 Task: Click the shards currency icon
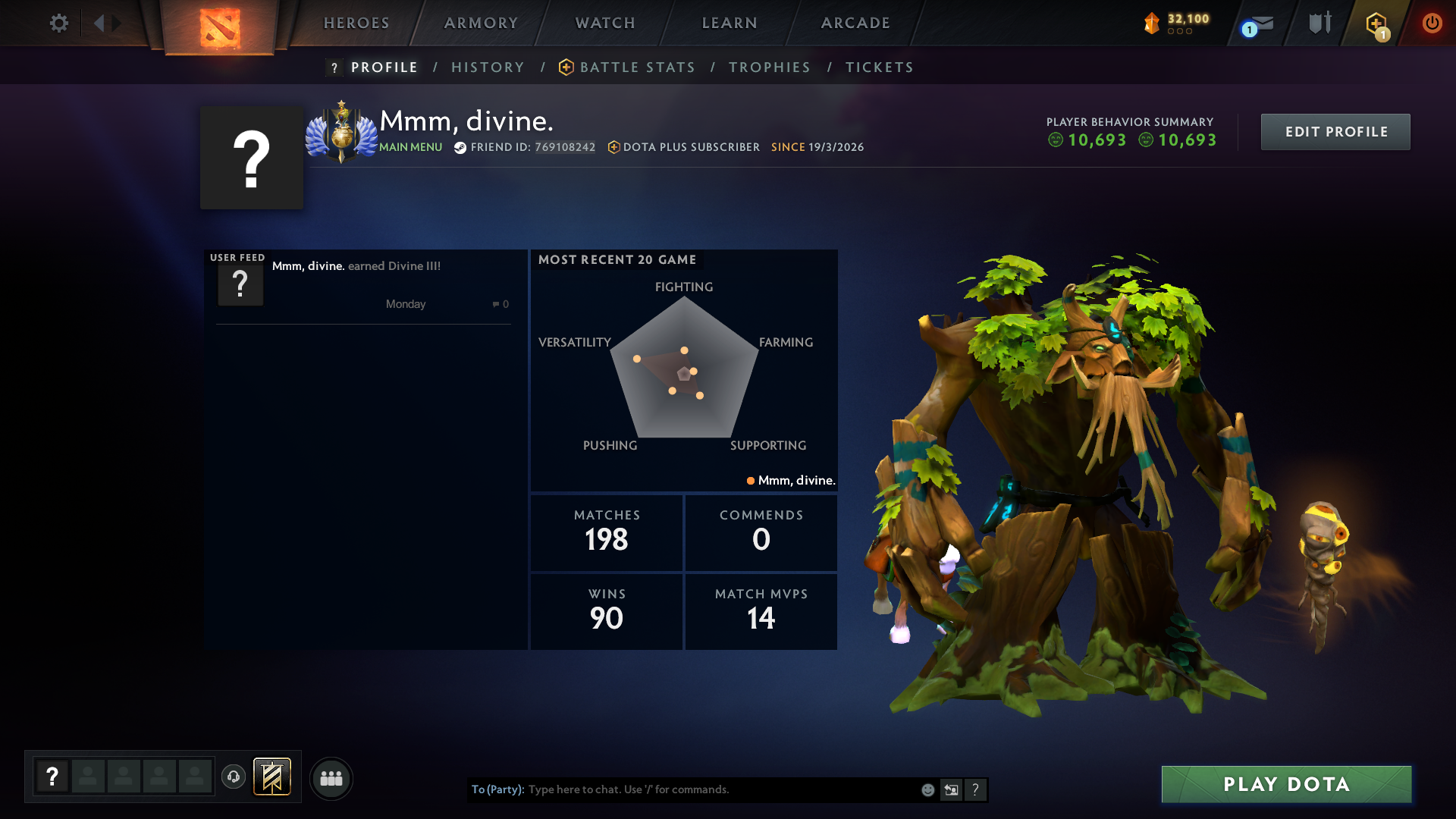click(1152, 23)
